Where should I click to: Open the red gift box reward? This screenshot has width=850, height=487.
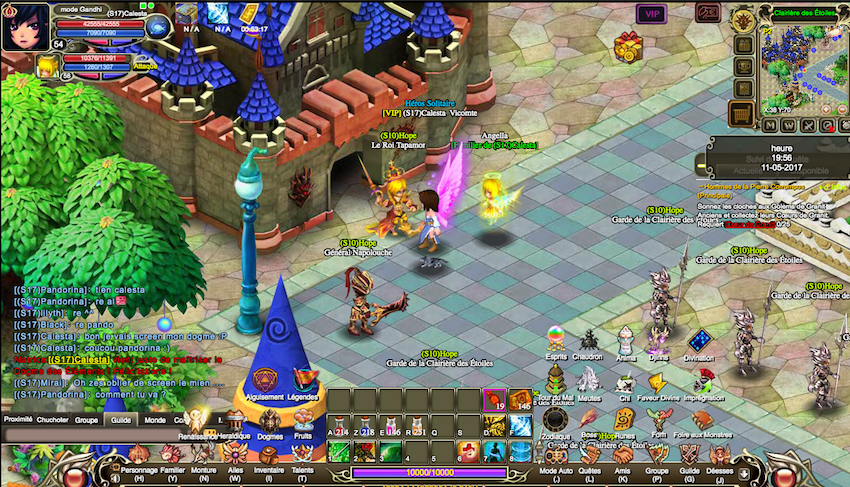coord(628,46)
